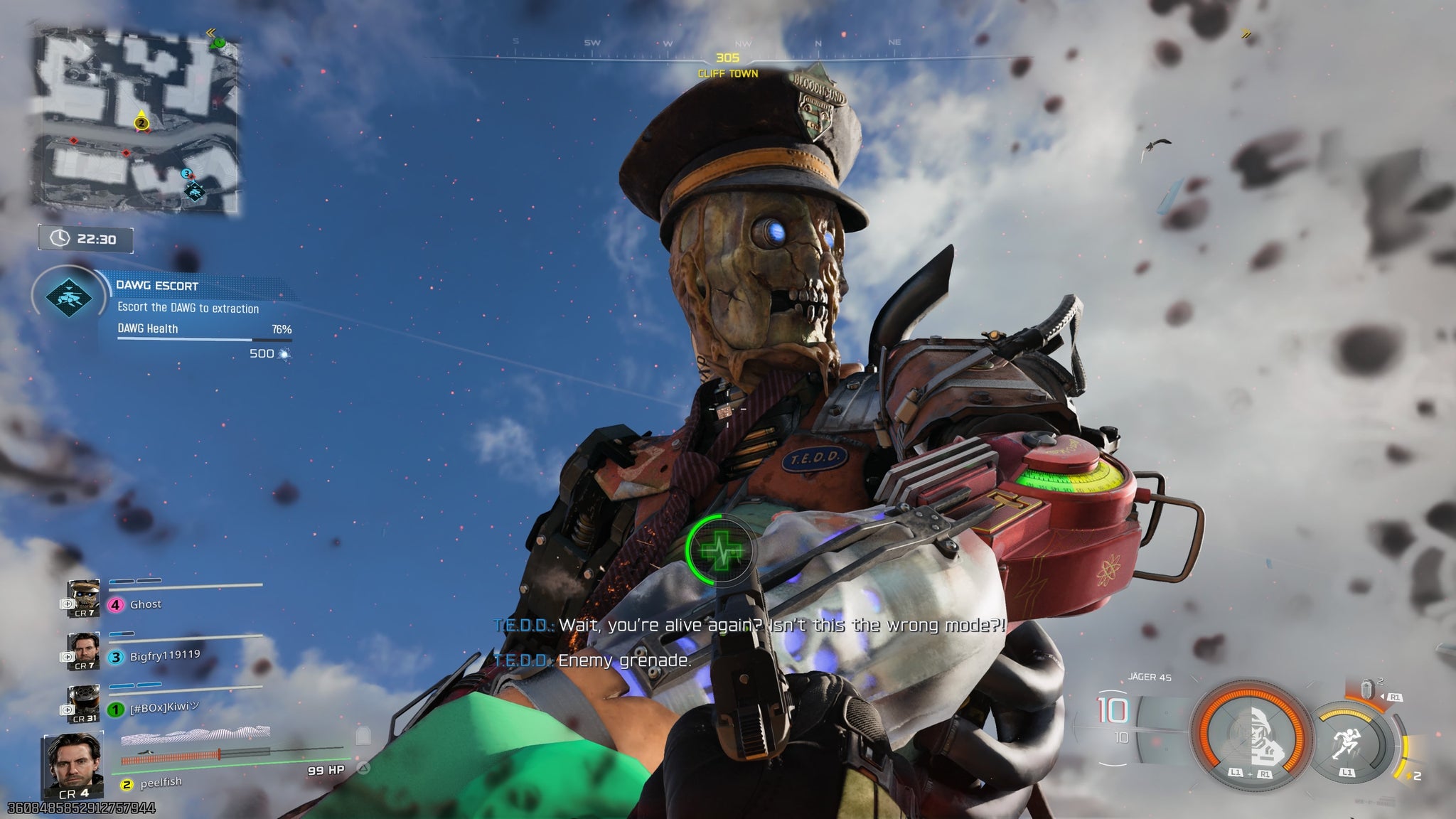The height and width of the screenshot is (819, 1456).
Task: Toggle the medkit icon beside [#BOx]Kiwiツ
Action: [x=67, y=710]
